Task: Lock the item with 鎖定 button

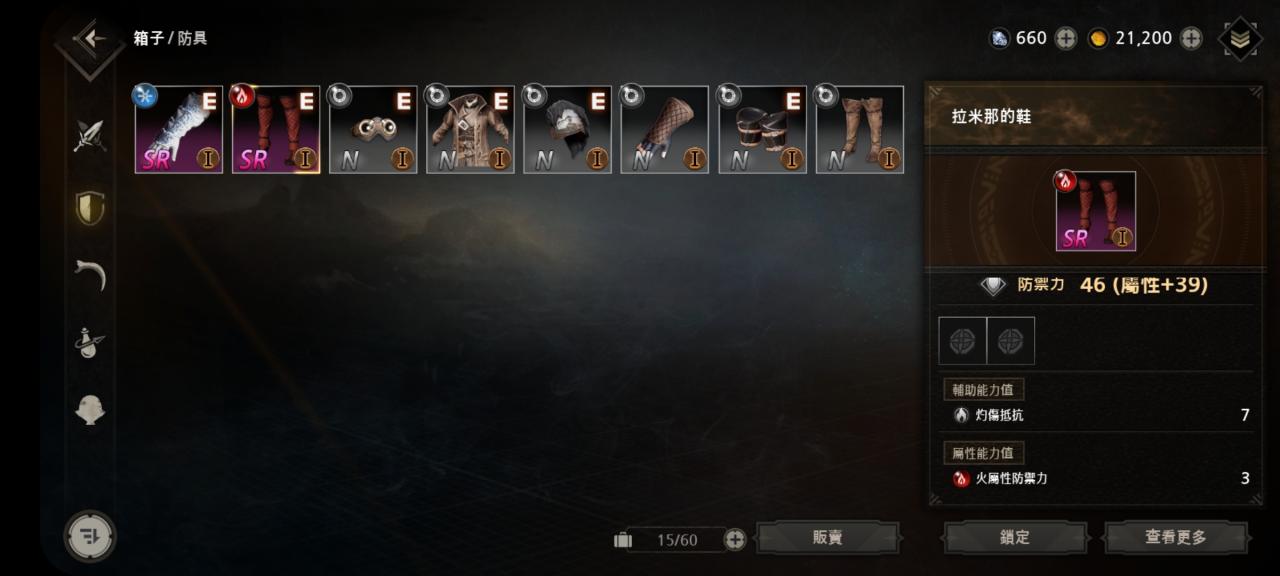Action: (1014, 538)
